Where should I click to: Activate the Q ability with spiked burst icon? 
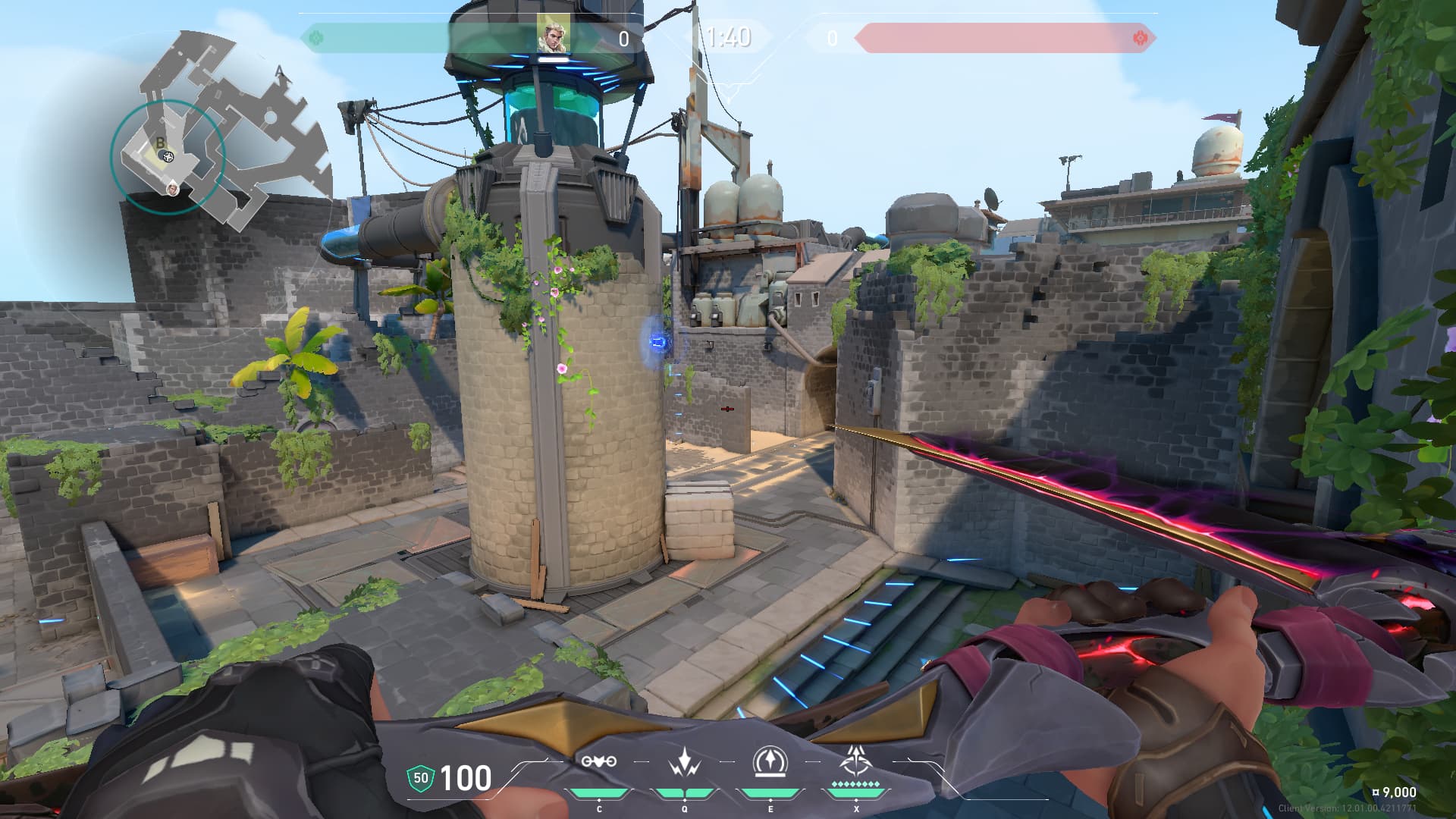coord(685,761)
